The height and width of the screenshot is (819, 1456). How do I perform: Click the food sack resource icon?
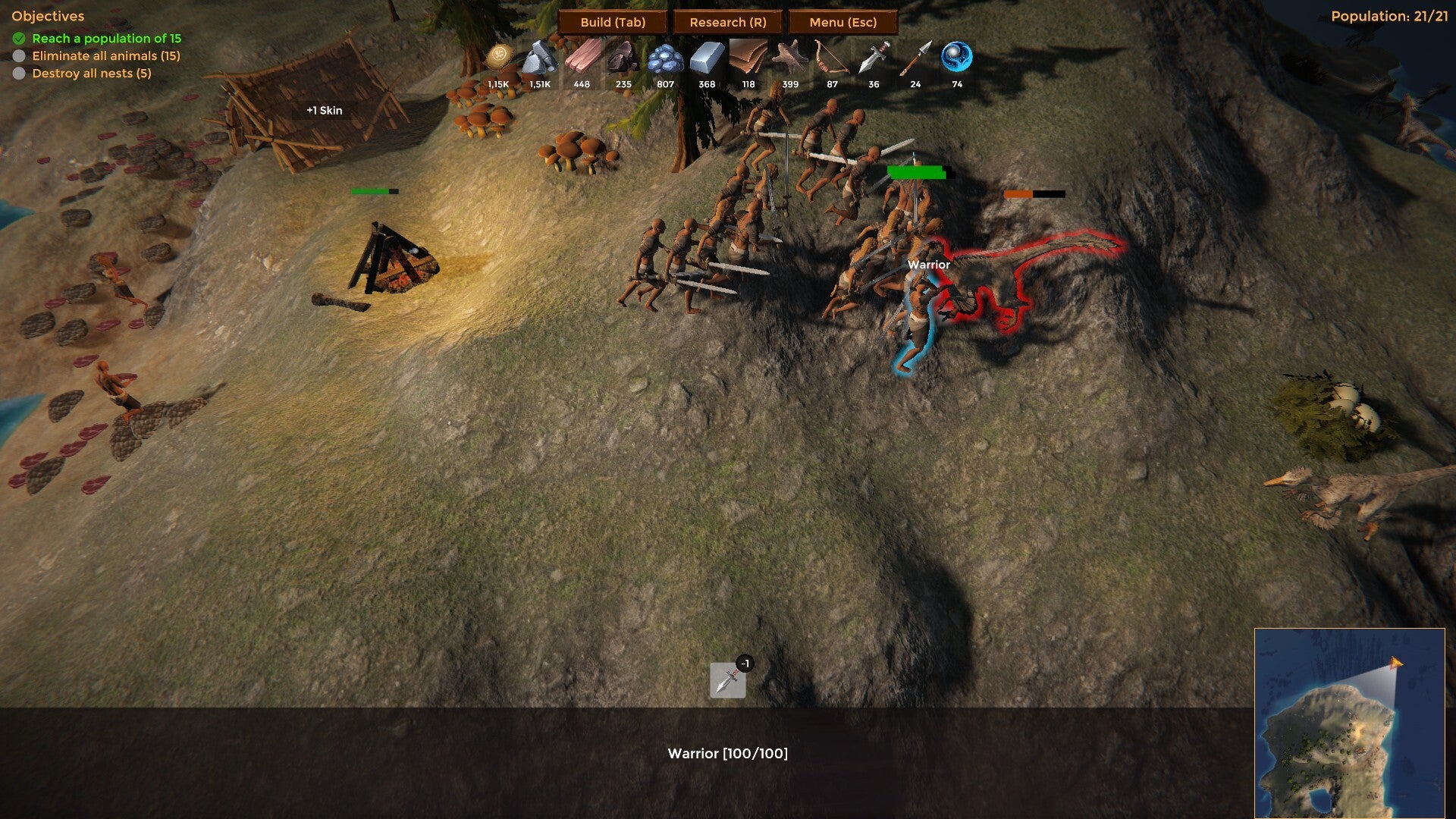tap(499, 58)
